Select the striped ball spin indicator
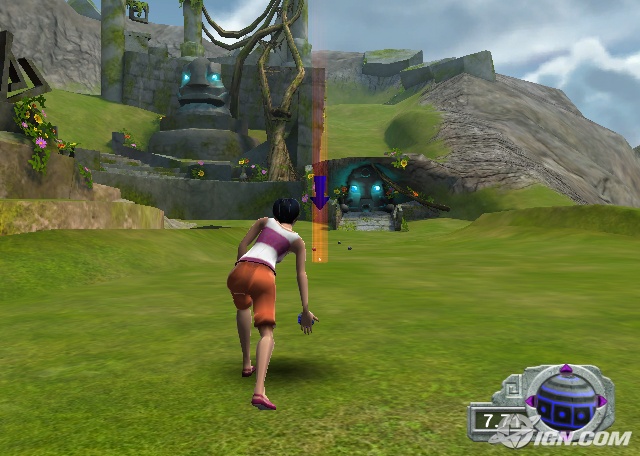Image resolution: width=640 pixels, height=456 pixels. pos(566,402)
